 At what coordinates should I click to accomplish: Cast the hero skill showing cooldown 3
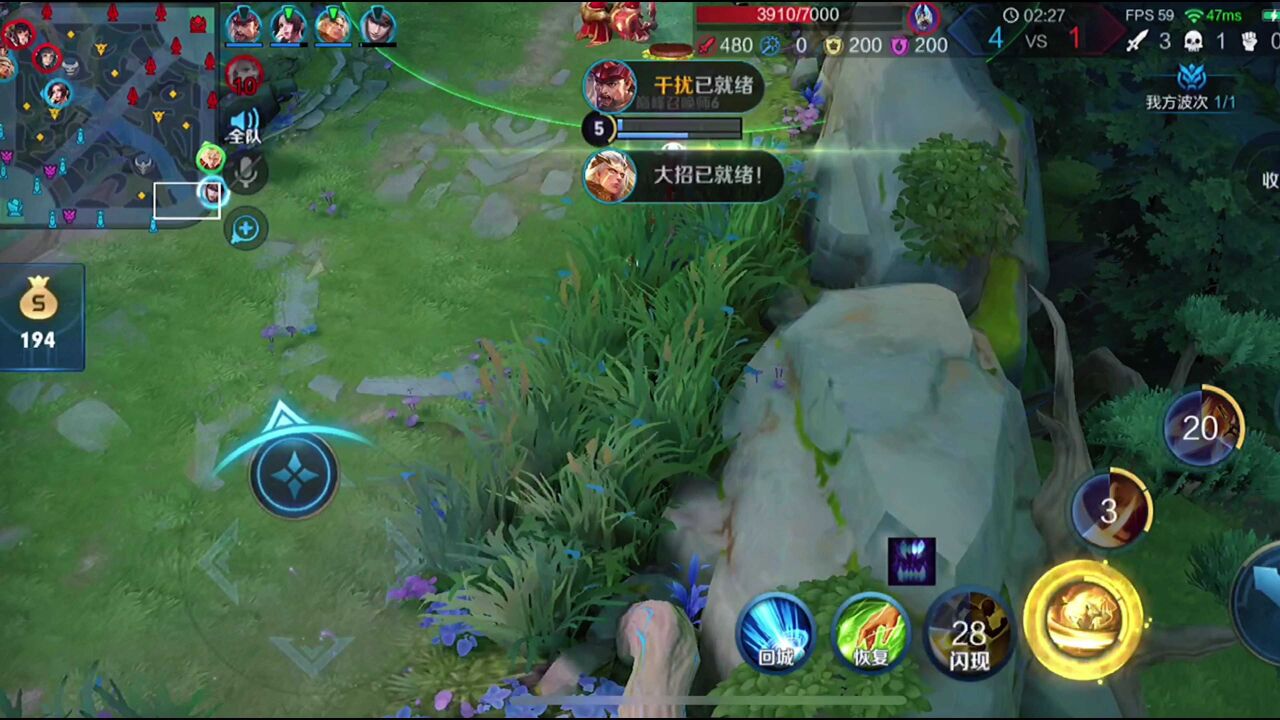(x=1109, y=511)
